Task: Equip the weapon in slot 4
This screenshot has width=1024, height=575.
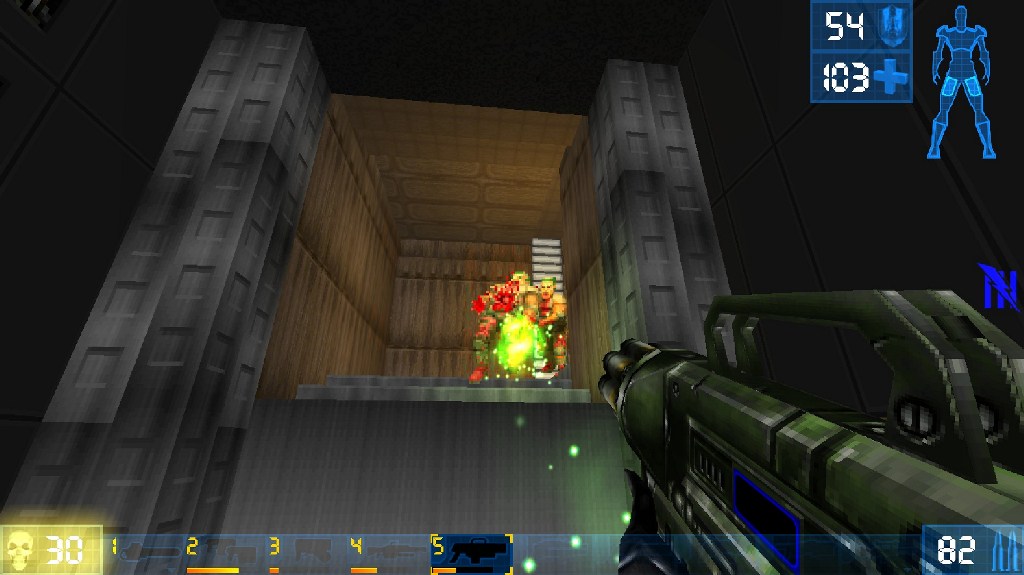Action: [x=382, y=551]
